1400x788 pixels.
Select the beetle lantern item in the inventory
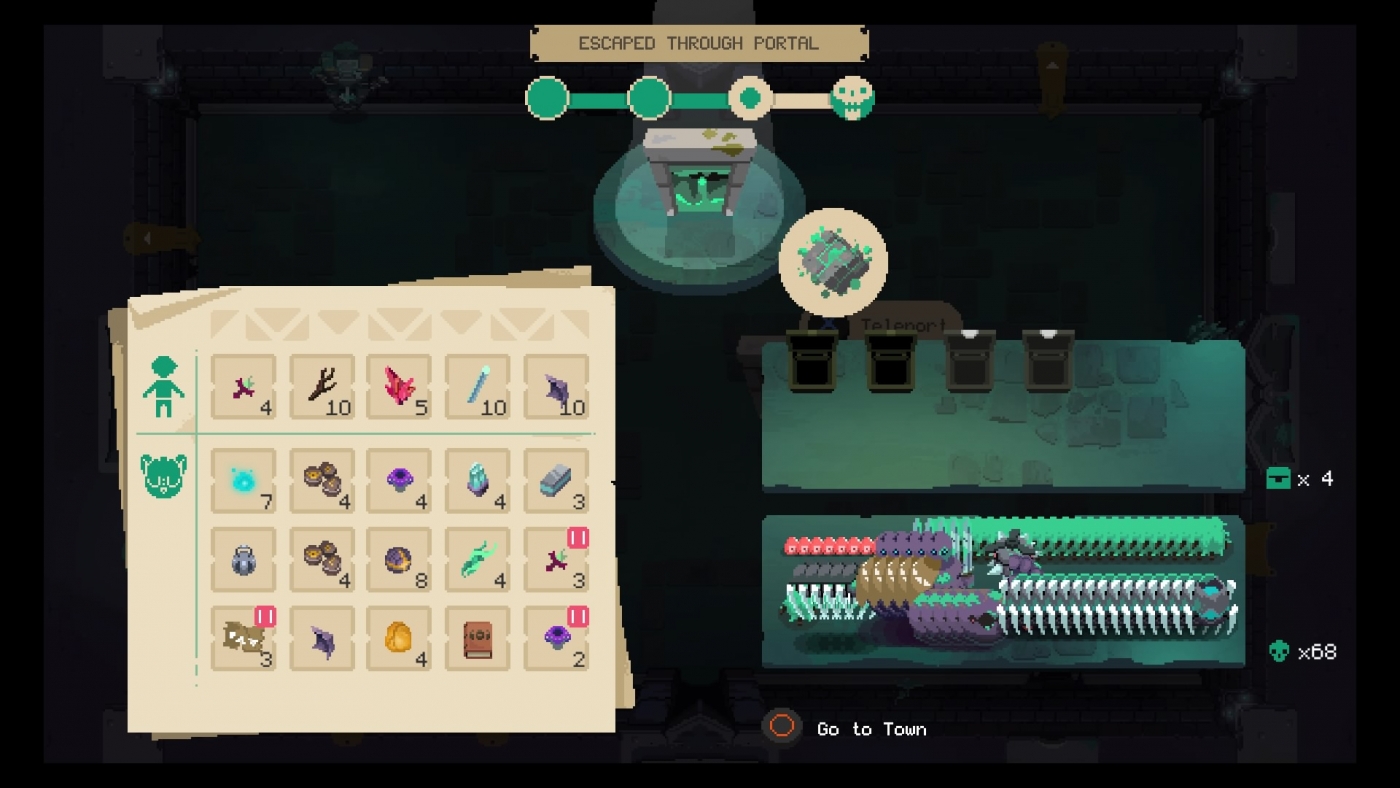243,560
